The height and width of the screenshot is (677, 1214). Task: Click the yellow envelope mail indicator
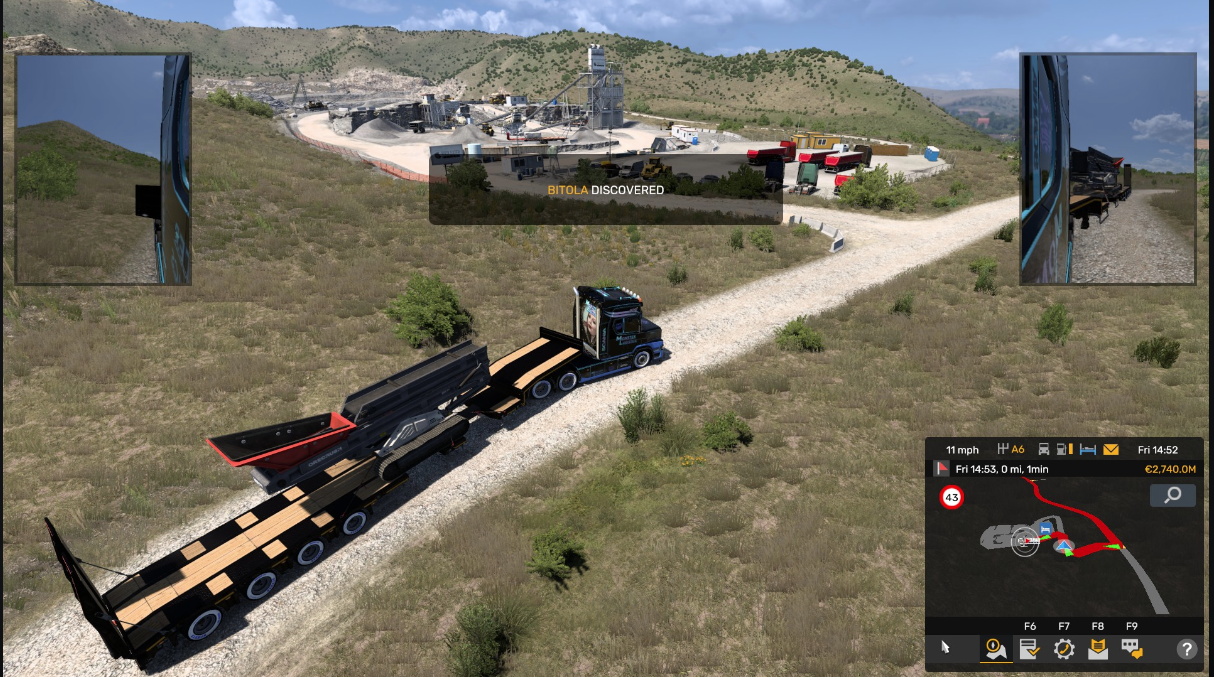(1111, 450)
